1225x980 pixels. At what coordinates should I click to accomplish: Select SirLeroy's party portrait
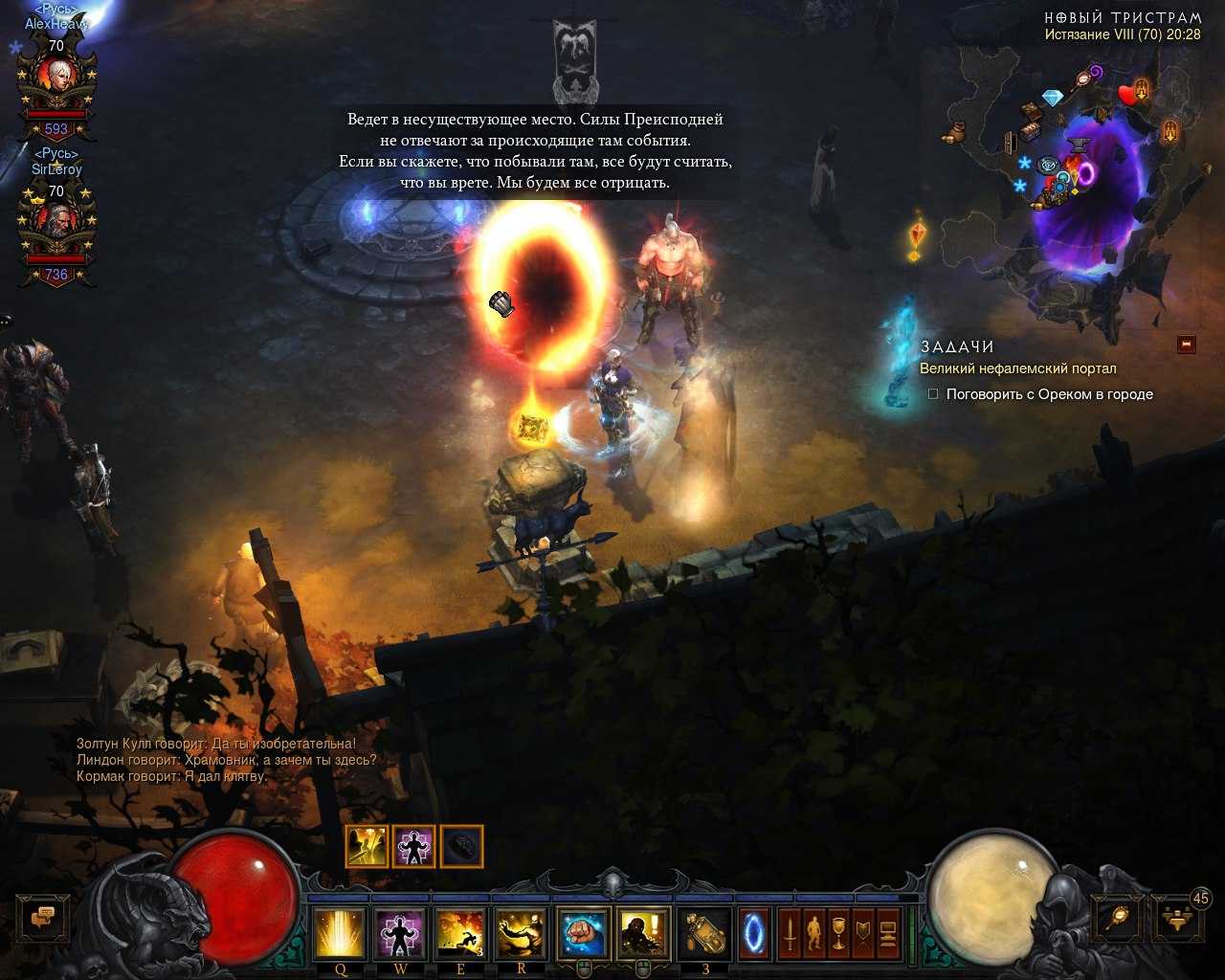pos(56,230)
